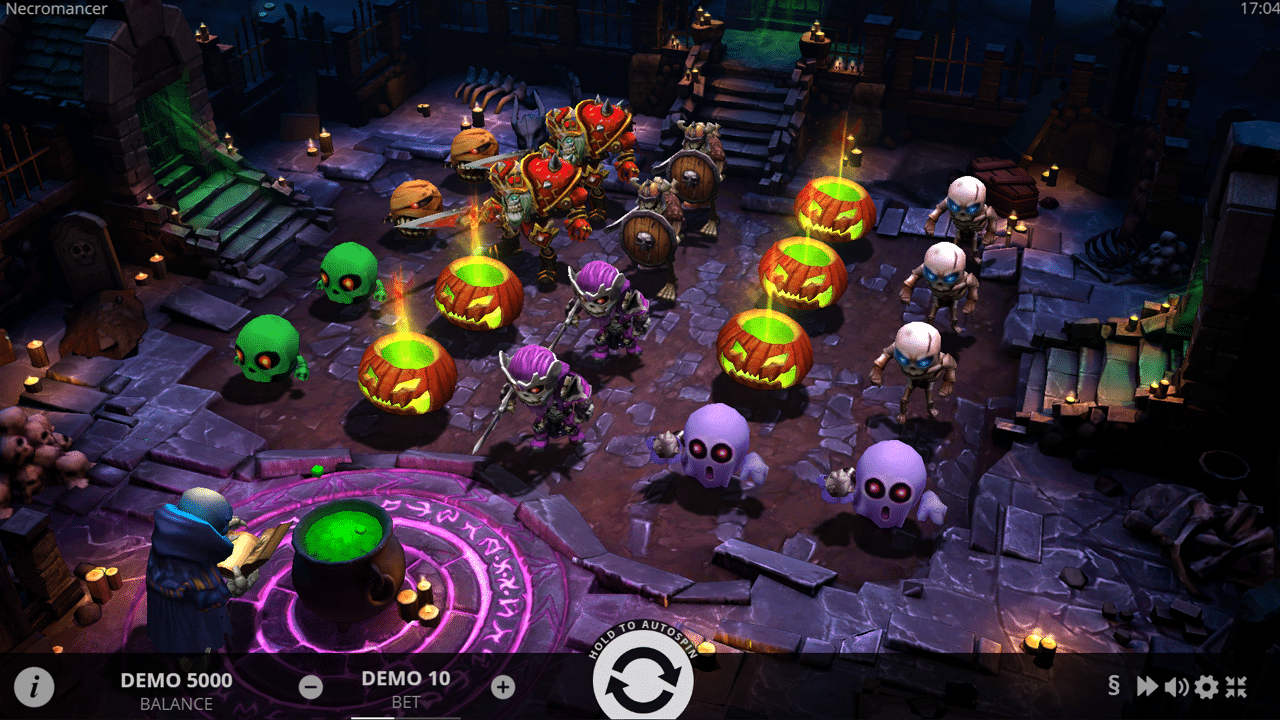Toggle fast-forward turbo spin mode

(1146, 686)
